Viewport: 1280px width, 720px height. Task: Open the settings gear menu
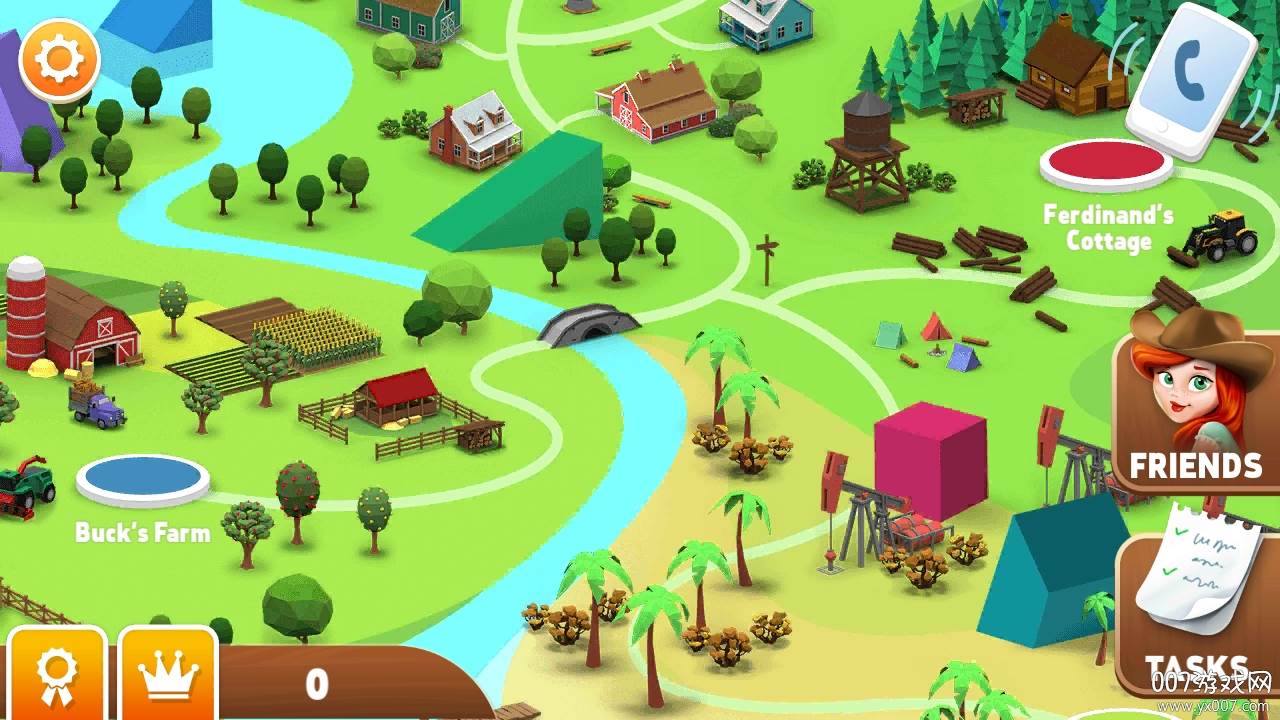[59, 60]
